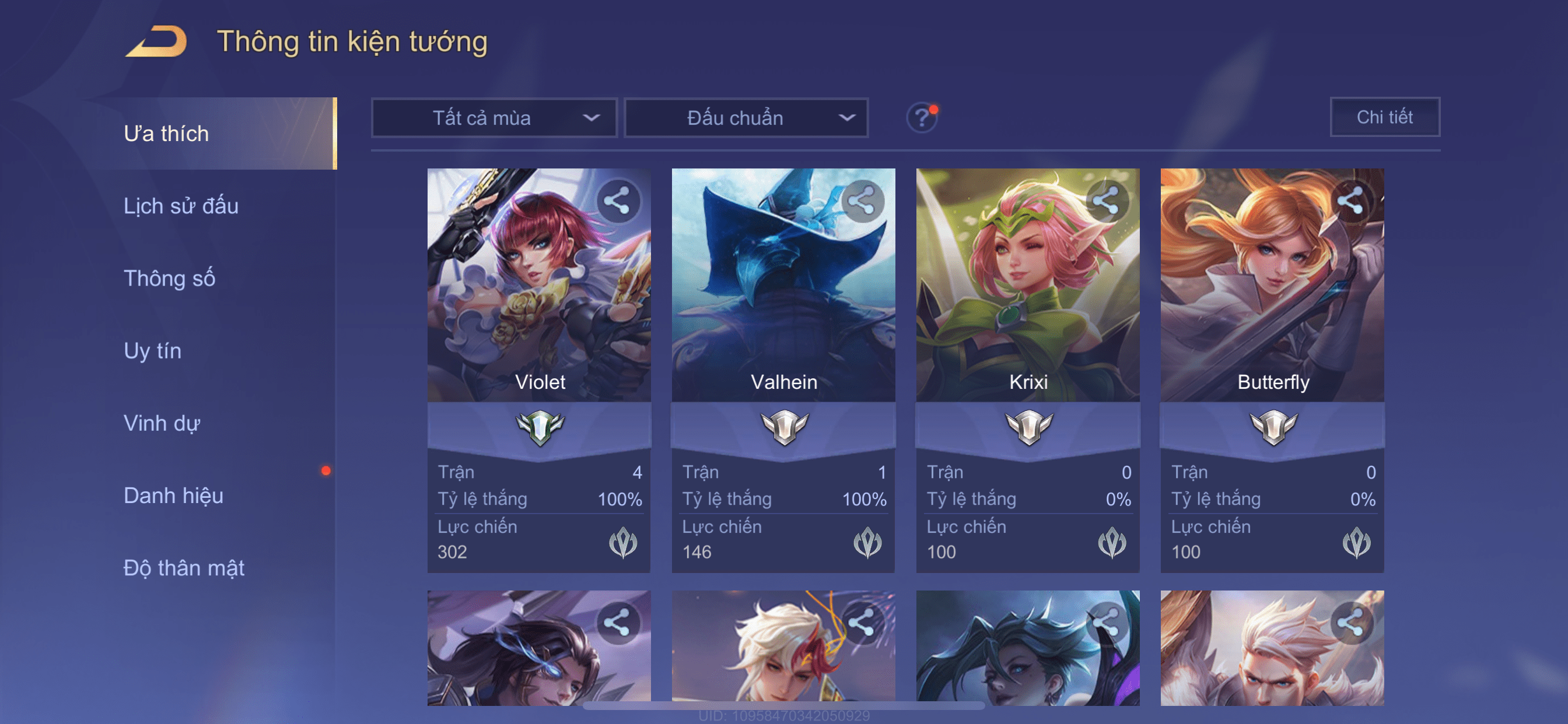Go back using the gold arrow

(157, 41)
